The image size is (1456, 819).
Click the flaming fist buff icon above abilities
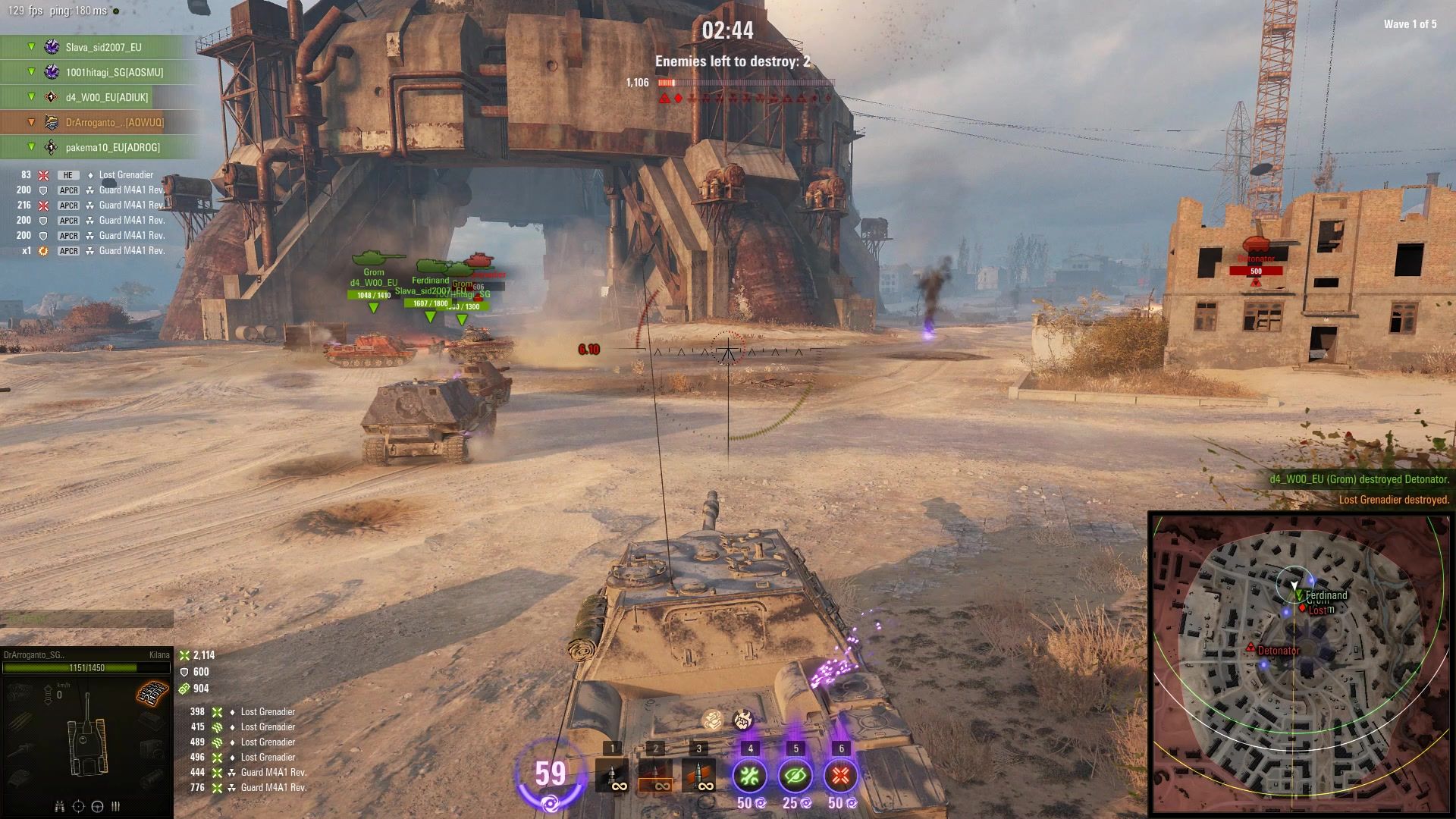pyautogui.click(x=742, y=720)
